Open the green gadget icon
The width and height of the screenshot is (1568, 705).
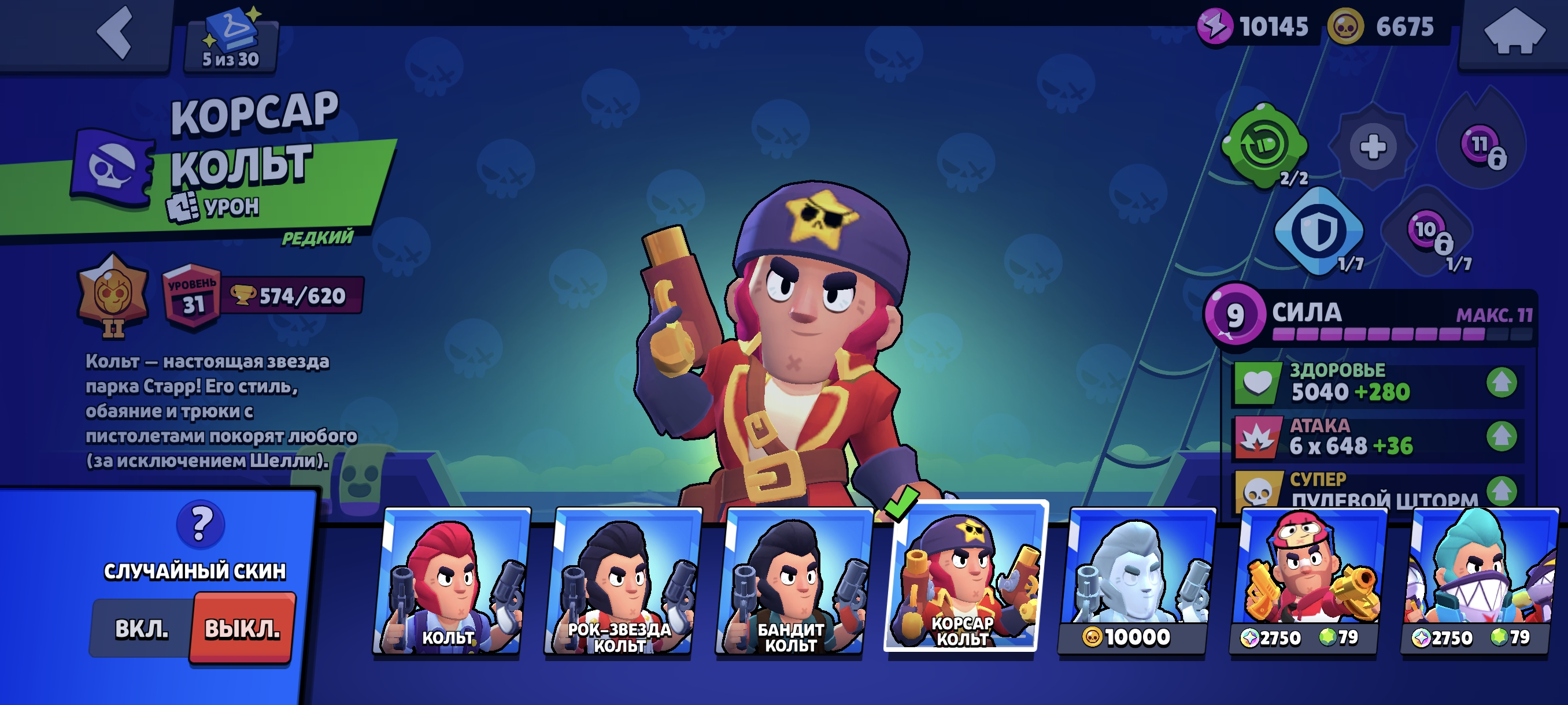1263,146
